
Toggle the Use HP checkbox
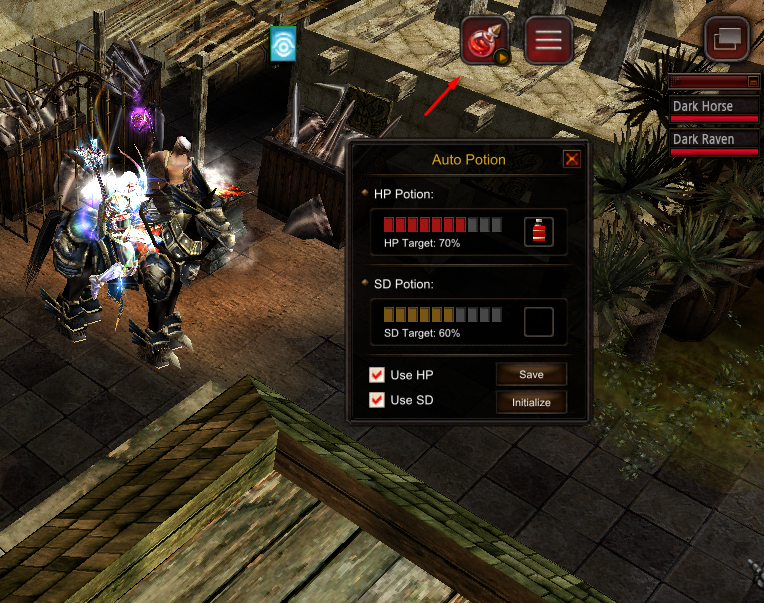click(x=377, y=375)
